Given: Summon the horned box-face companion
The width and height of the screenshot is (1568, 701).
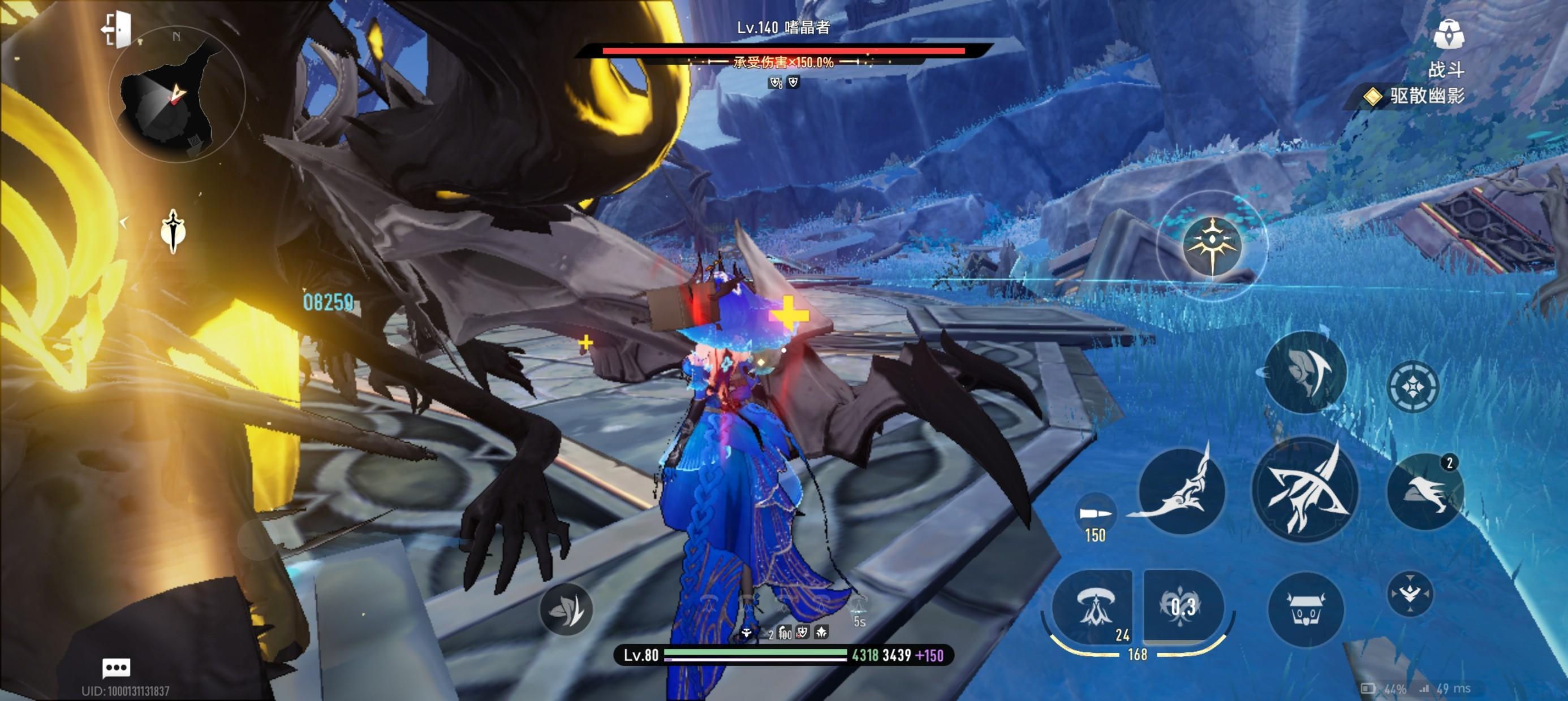Looking at the screenshot, I should coord(1305,609).
